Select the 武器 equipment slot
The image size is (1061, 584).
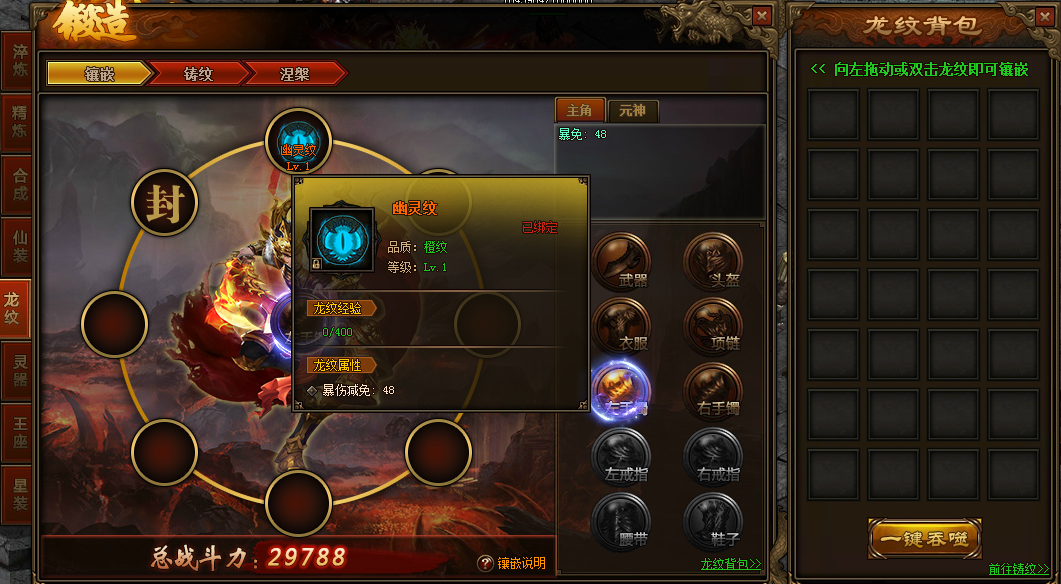coord(621,262)
